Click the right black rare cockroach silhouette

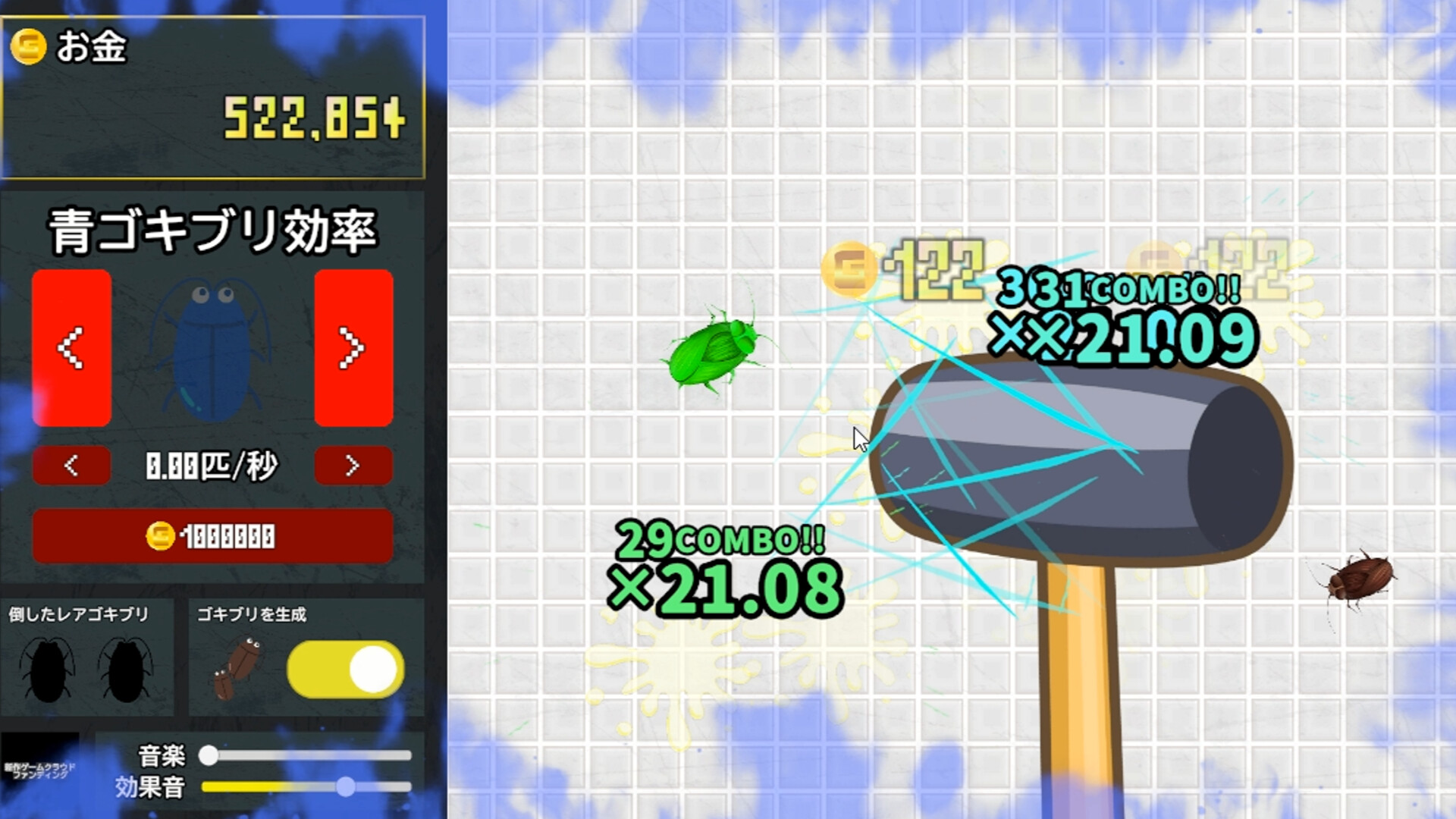point(125,667)
